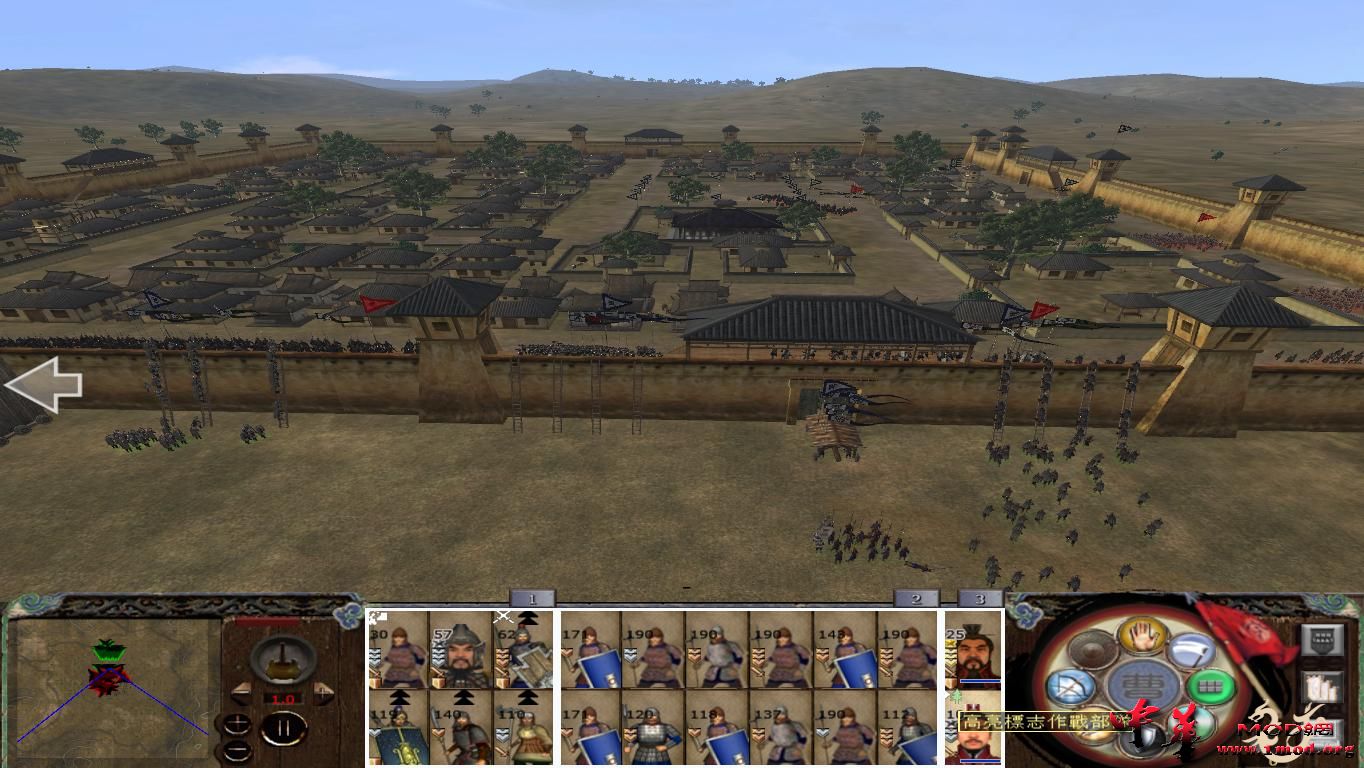Click the white back arrow at the battlefield's left edge

coord(45,385)
